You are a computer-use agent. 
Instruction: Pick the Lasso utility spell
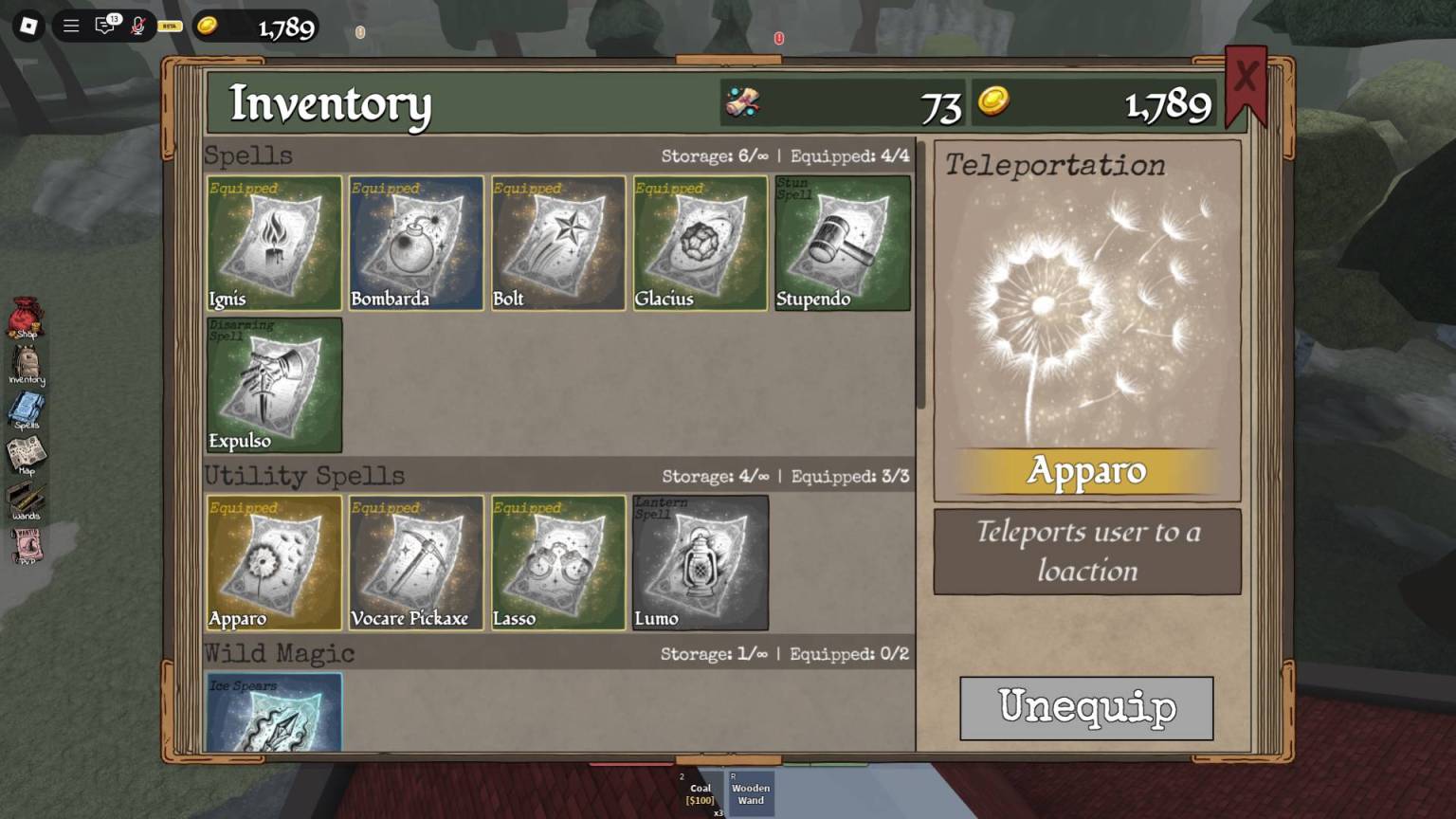click(558, 563)
